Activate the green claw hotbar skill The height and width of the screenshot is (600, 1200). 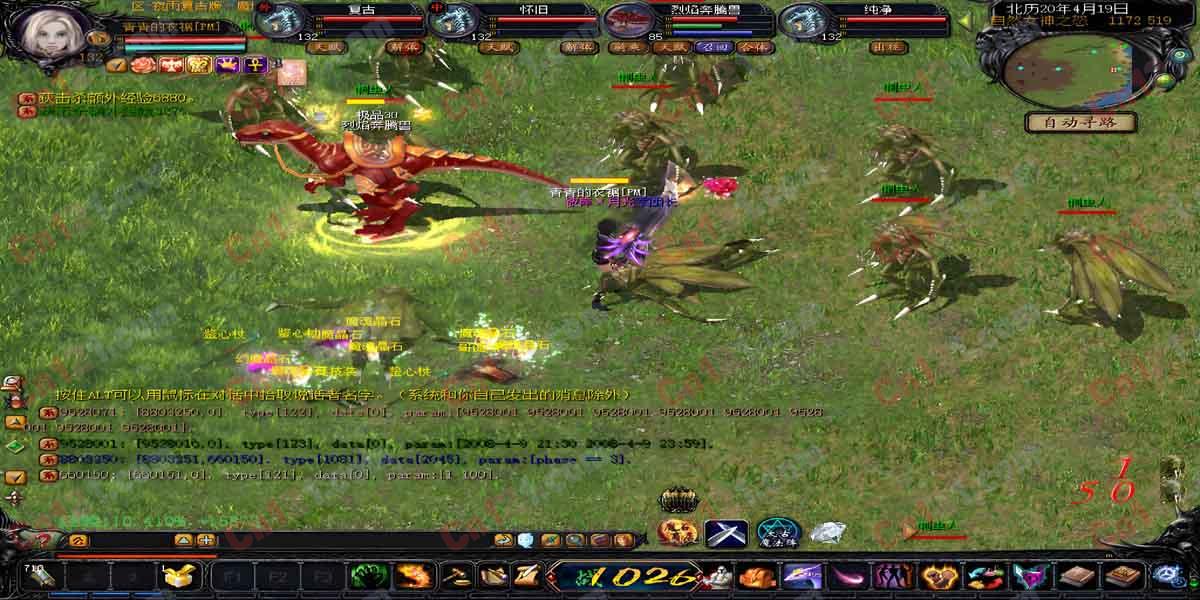tap(369, 577)
